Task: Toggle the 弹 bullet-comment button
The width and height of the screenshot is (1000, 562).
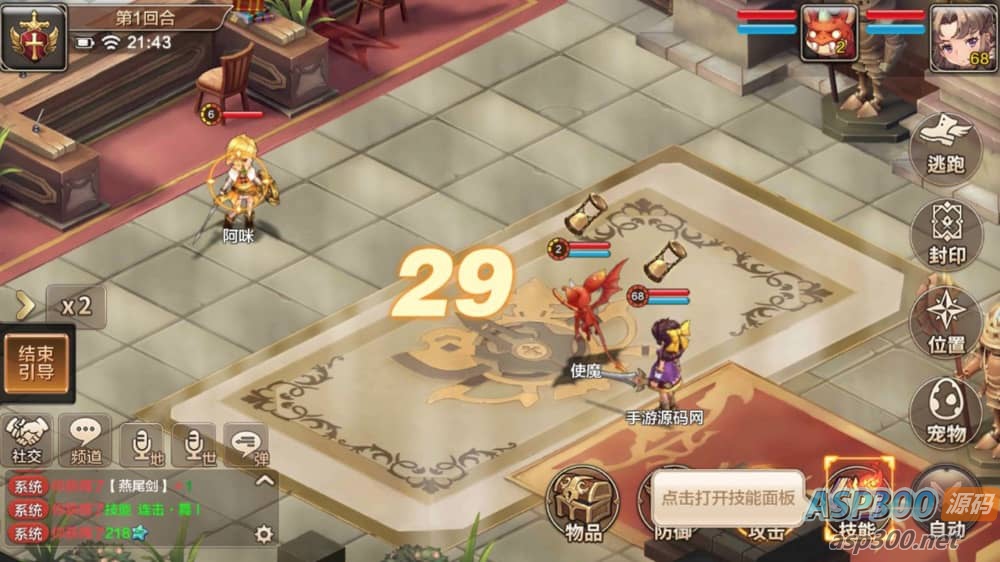Action: pos(246,441)
